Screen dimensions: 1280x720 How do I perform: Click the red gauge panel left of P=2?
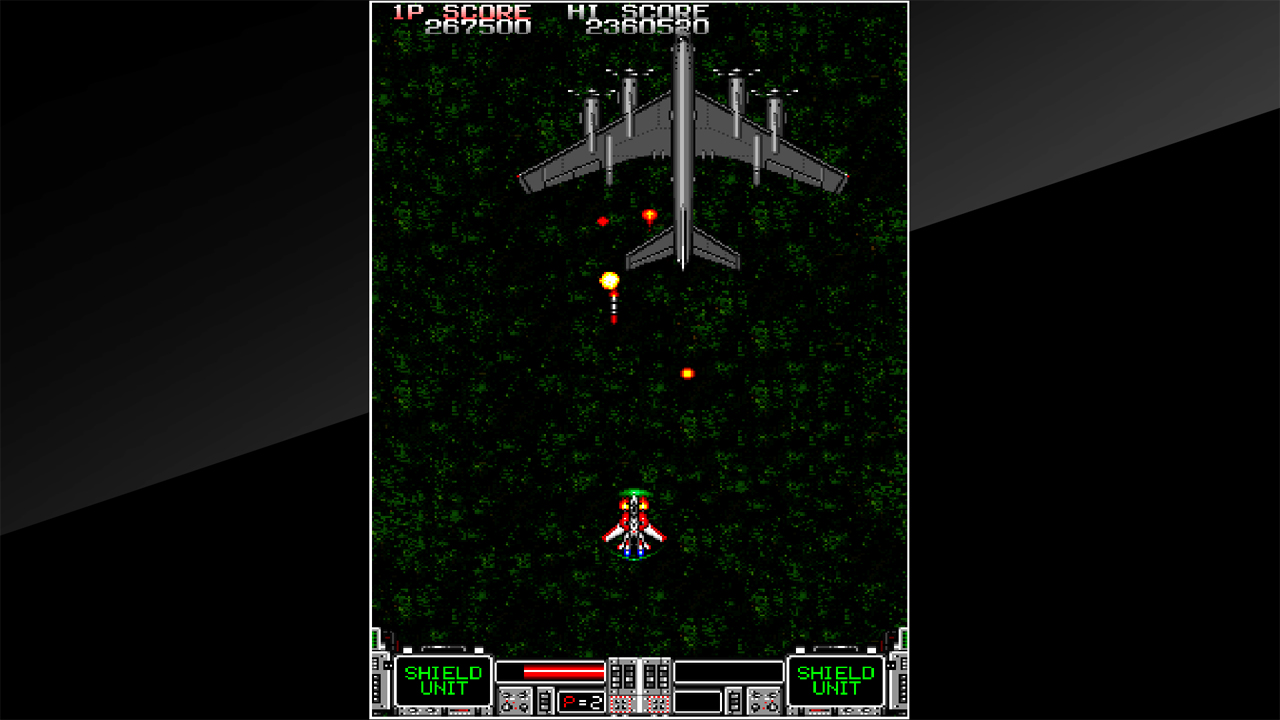point(516,700)
